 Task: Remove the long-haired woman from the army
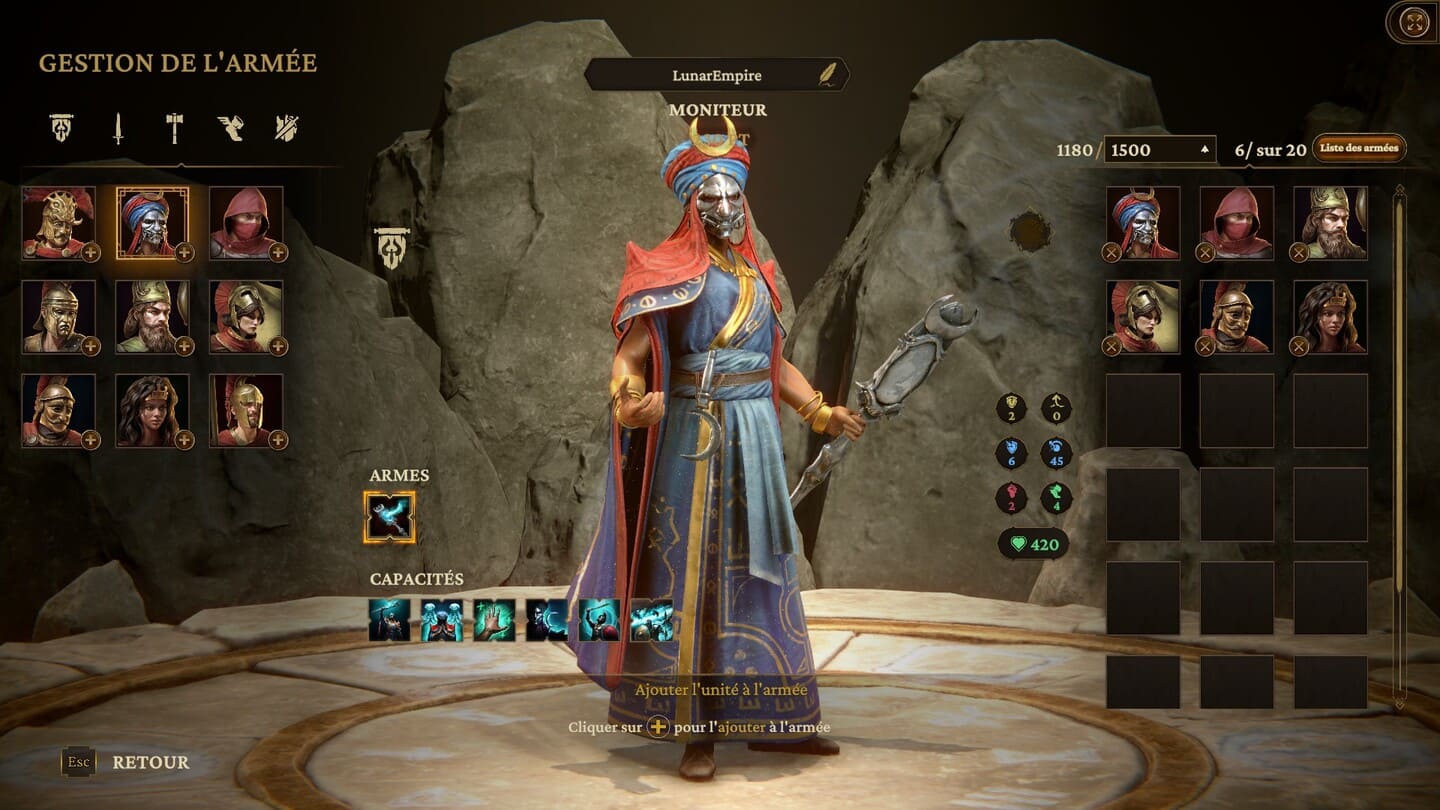pyautogui.click(x=1299, y=346)
